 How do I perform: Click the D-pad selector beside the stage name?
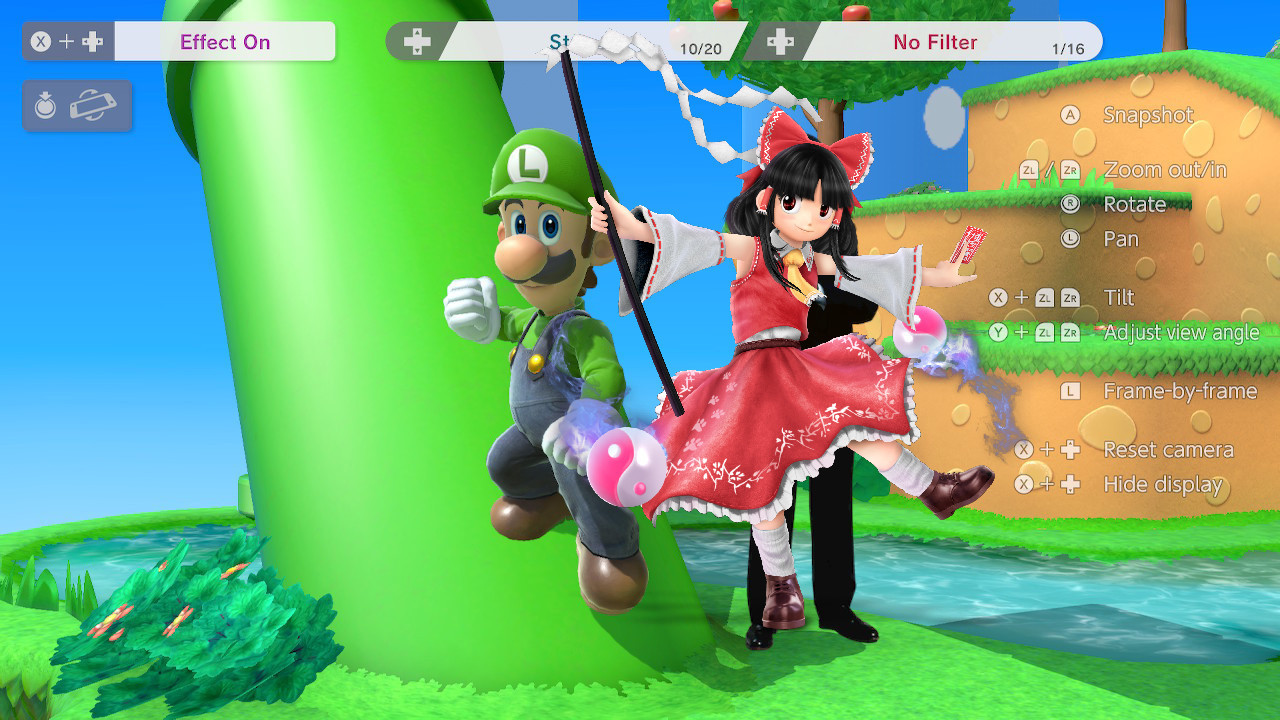(x=418, y=42)
